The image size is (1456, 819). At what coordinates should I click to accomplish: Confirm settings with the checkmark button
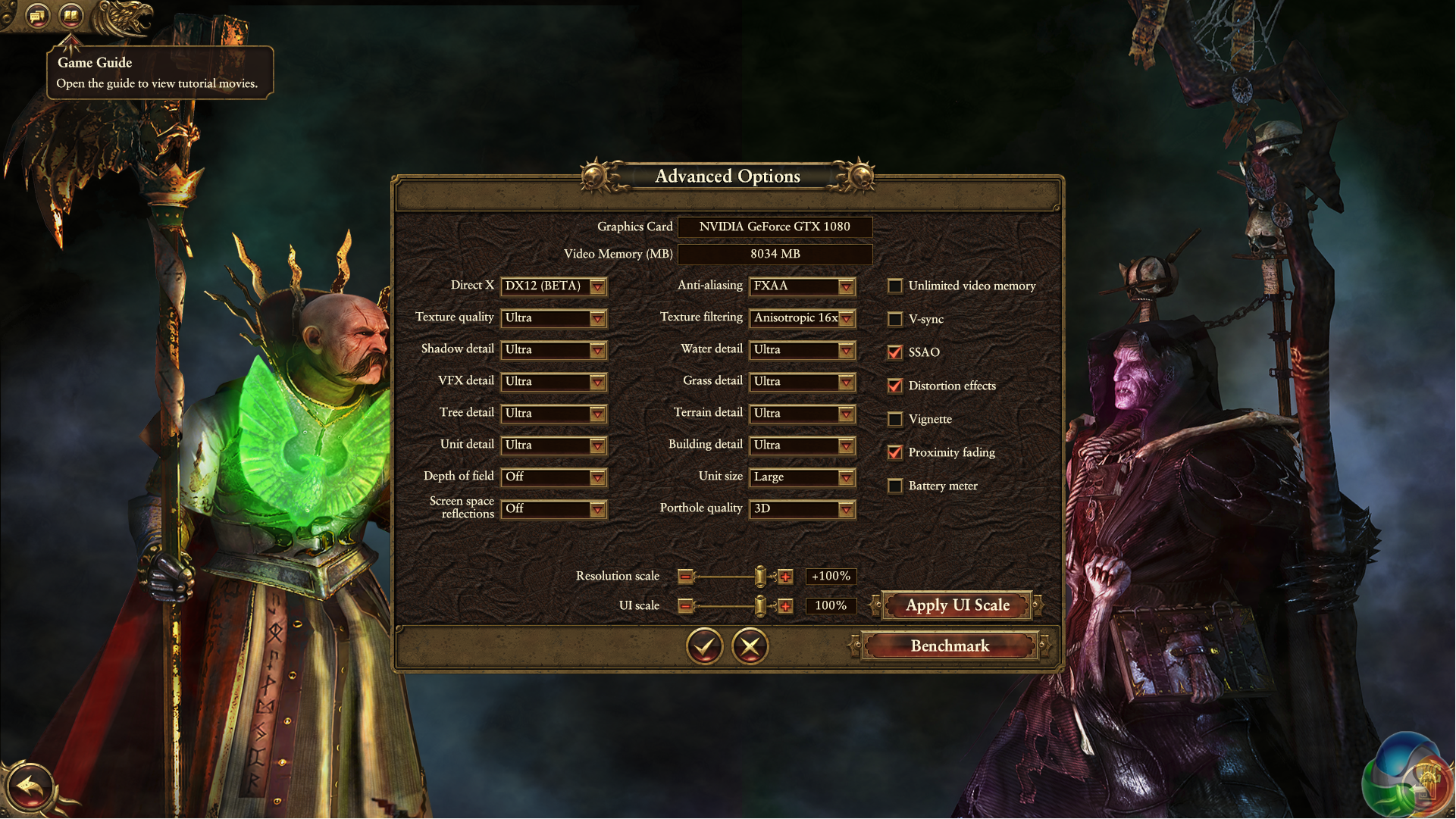click(705, 646)
